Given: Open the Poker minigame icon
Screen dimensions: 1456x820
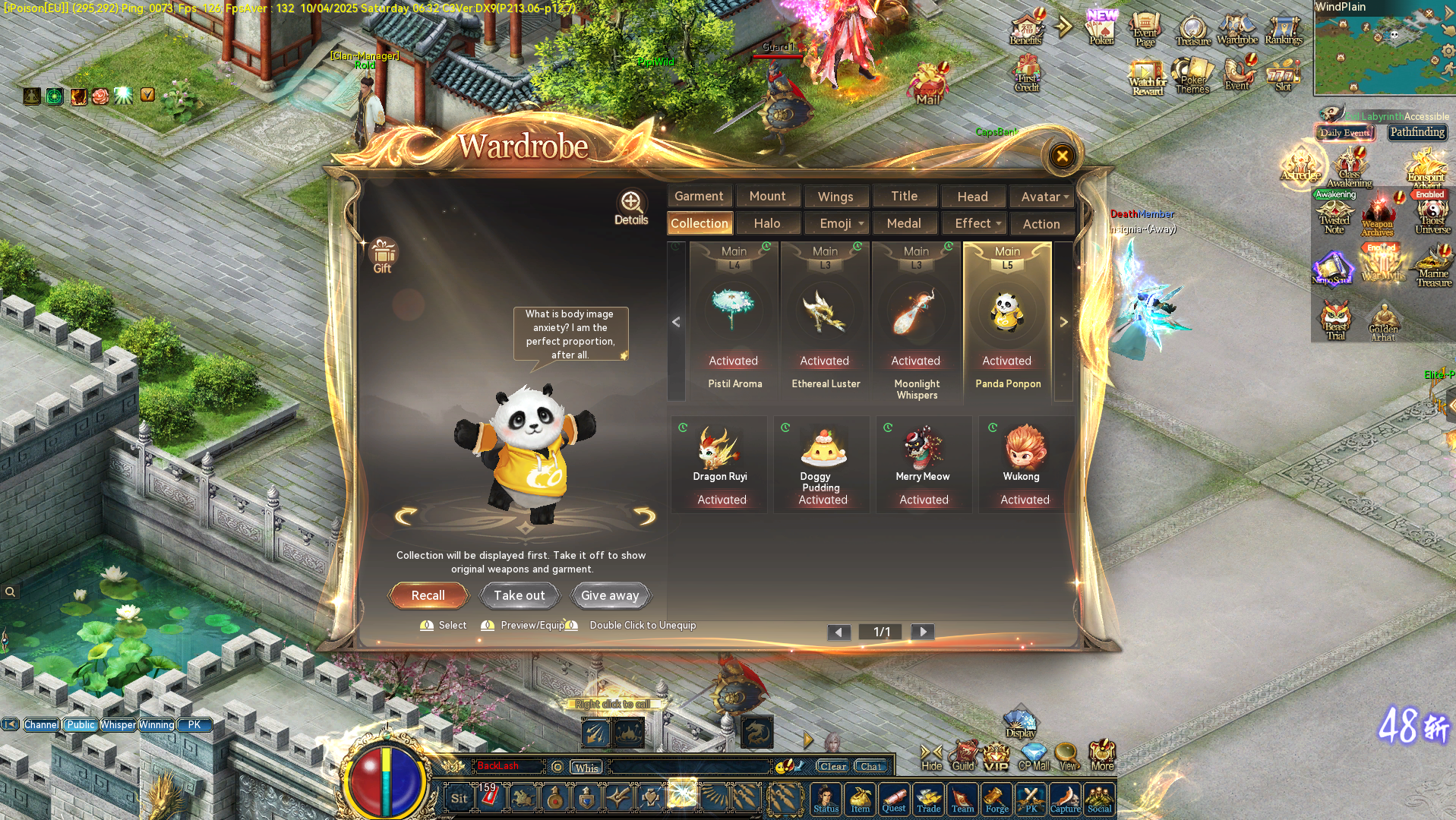Looking at the screenshot, I should tap(1100, 30).
